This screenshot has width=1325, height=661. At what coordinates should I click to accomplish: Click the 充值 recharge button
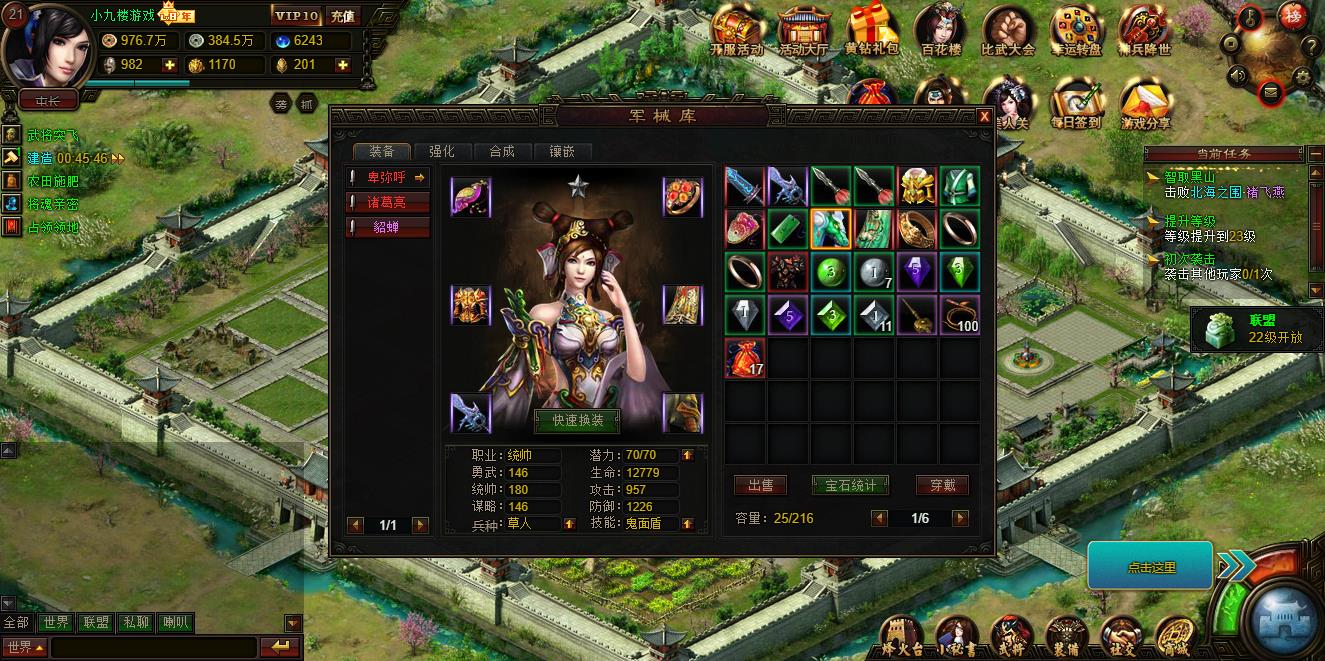pos(342,16)
